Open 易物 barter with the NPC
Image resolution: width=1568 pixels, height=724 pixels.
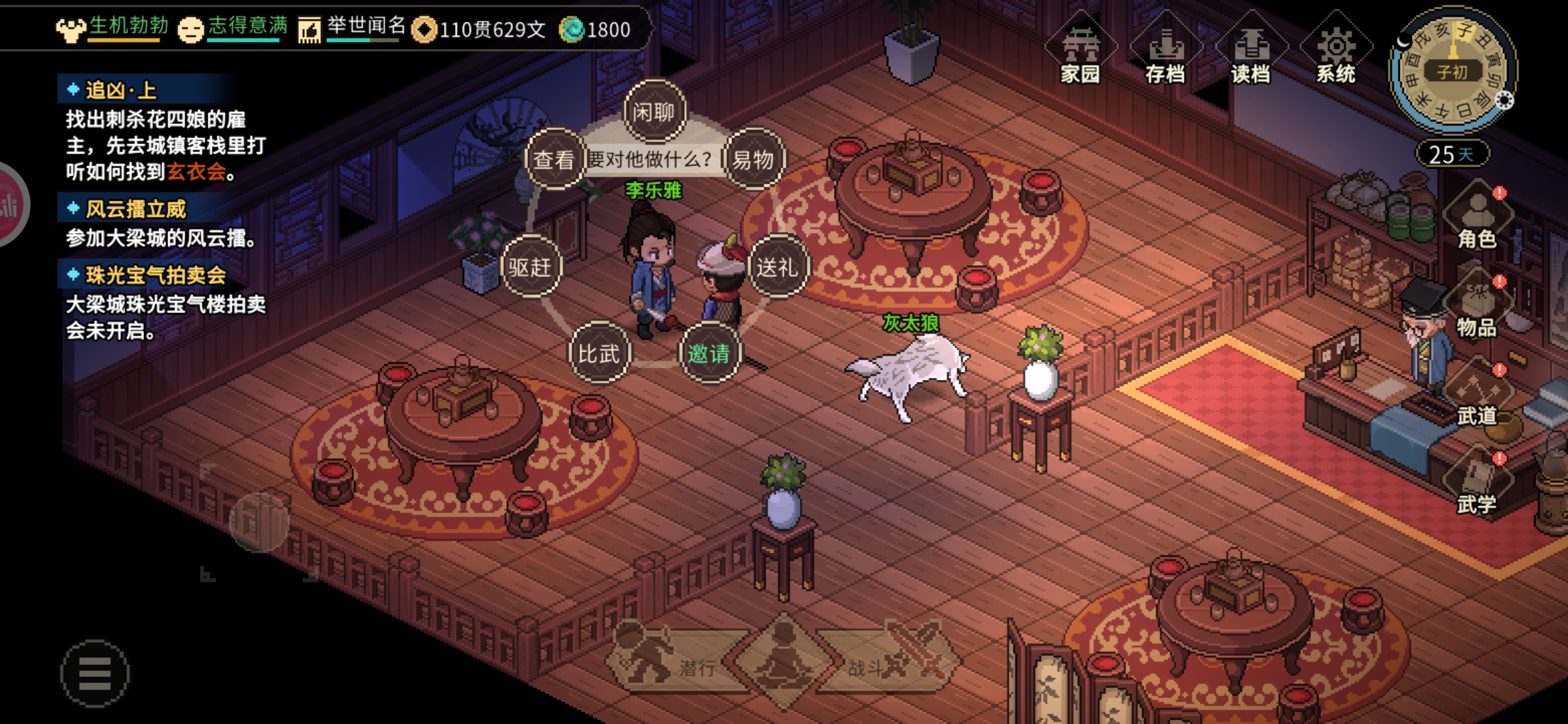tap(753, 160)
